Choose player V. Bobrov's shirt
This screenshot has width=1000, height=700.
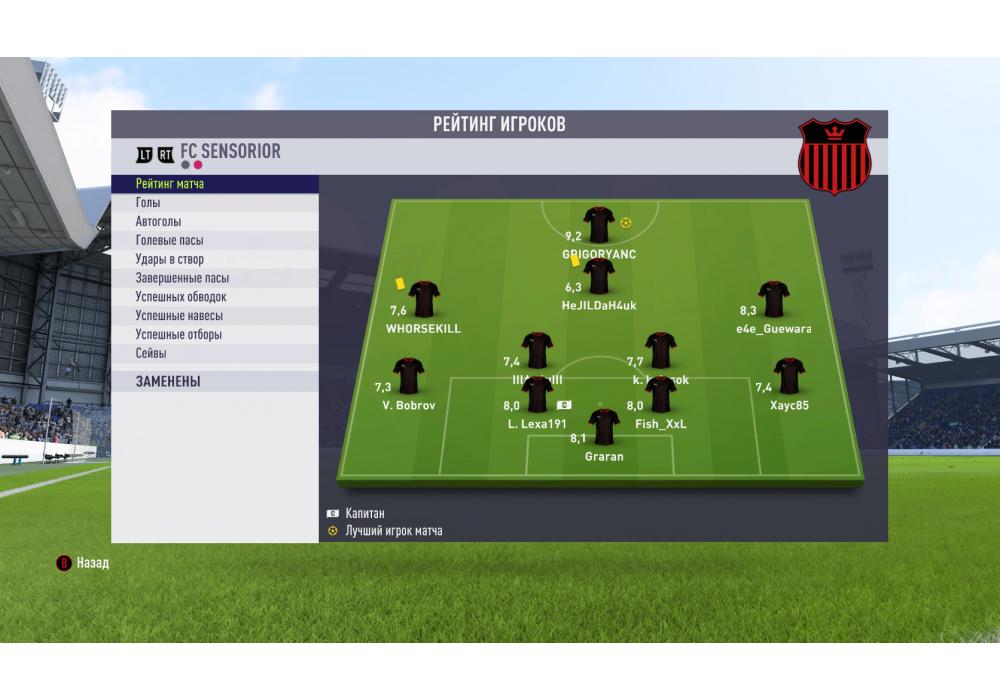(x=408, y=376)
